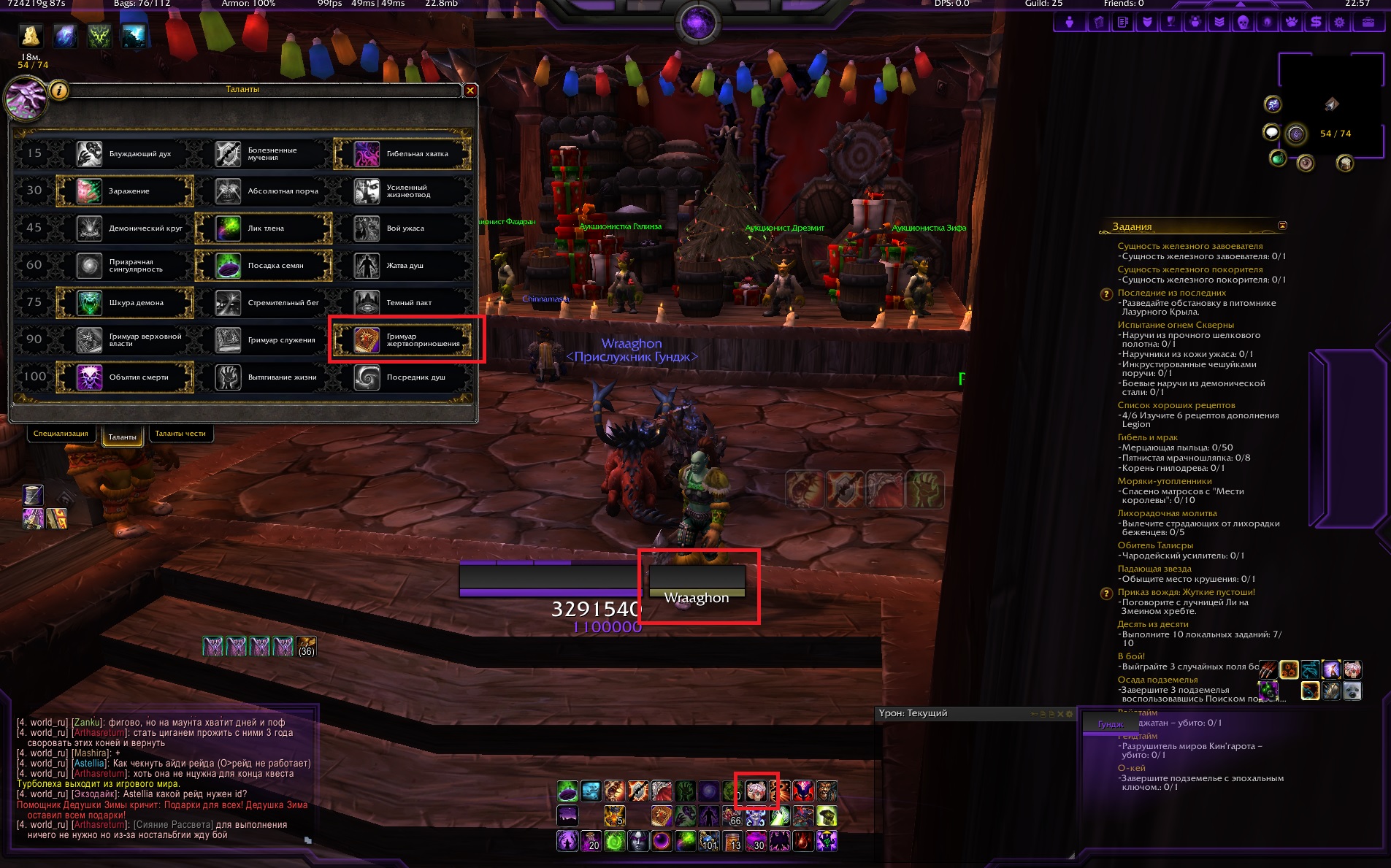This screenshot has width=1391, height=868.
Task: Click the talent window info button
Action: tap(59, 91)
